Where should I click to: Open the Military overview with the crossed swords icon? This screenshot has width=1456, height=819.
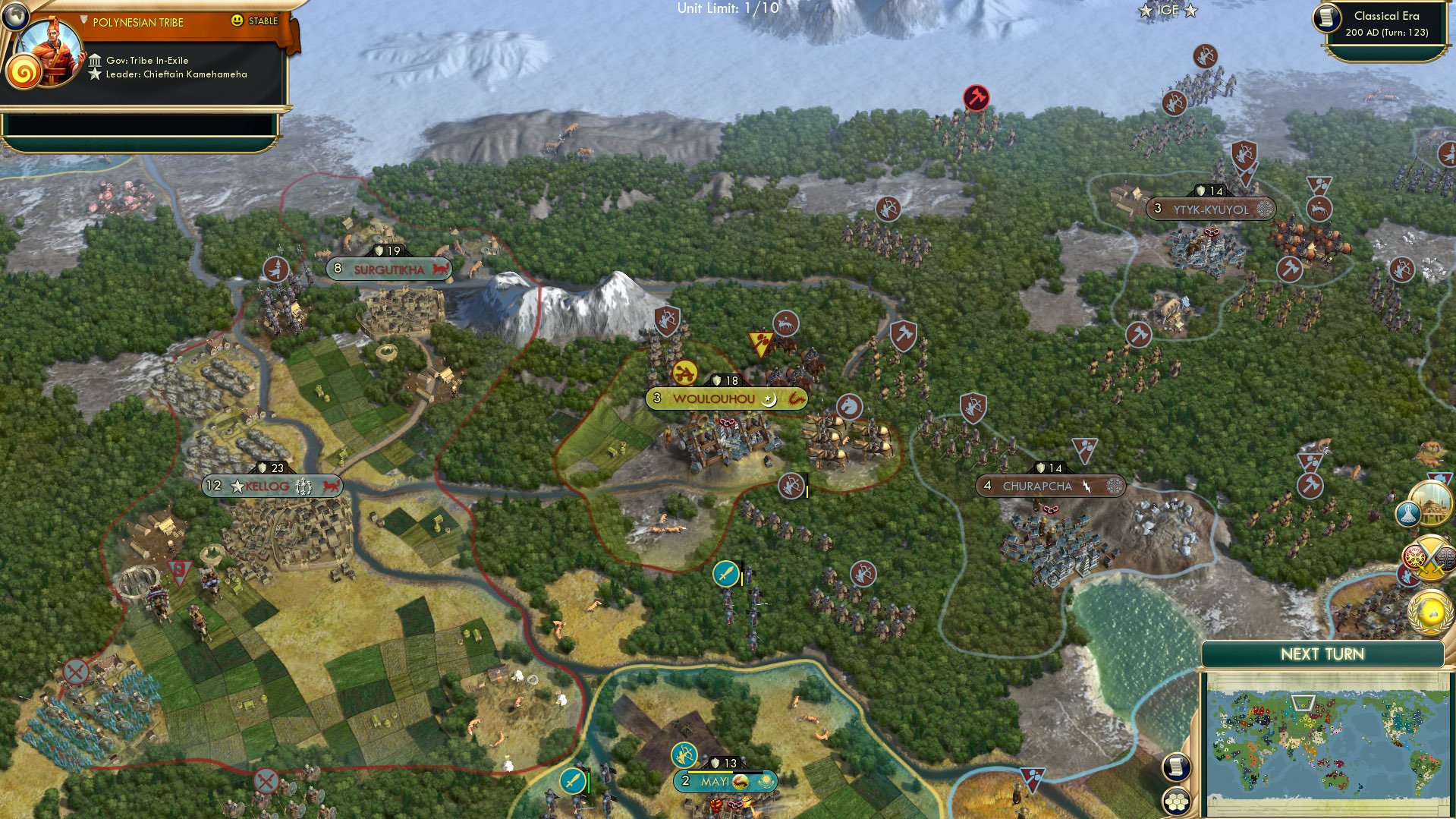pos(1432,557)
